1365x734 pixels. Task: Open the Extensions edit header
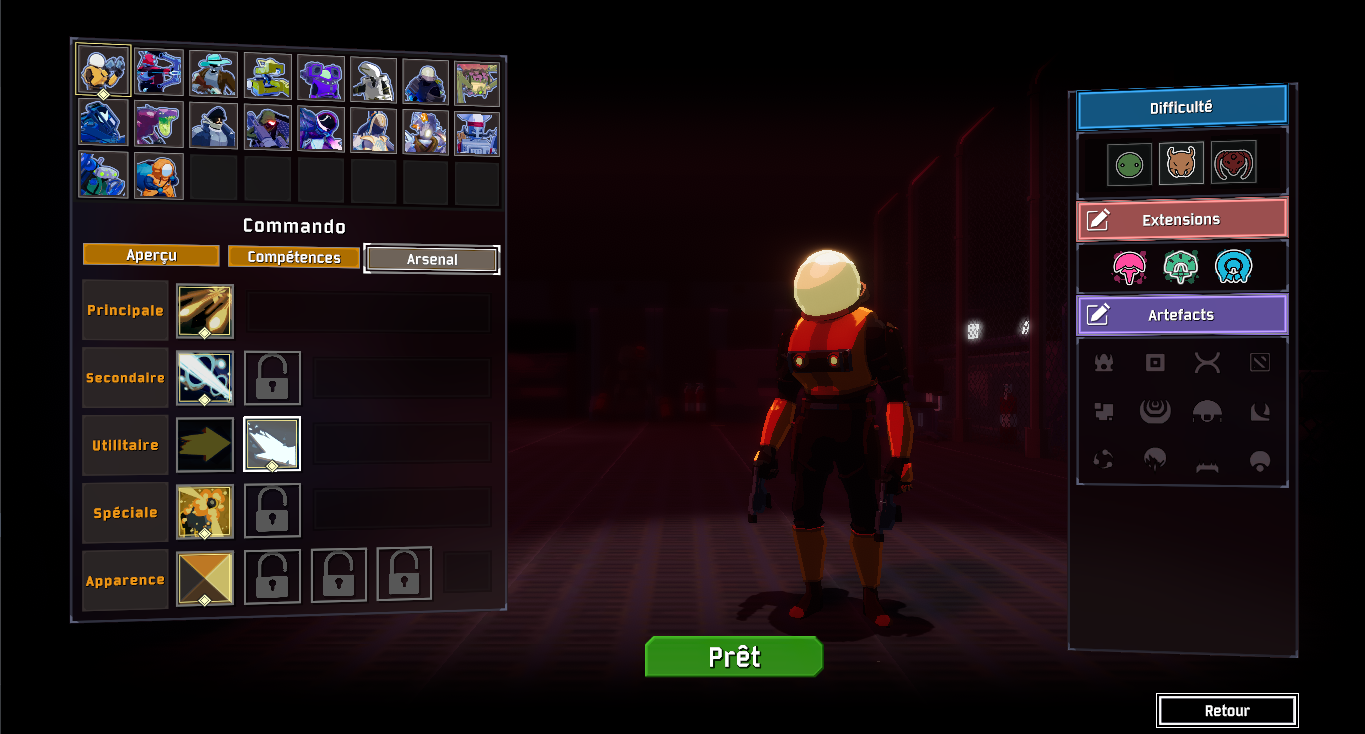[x=1181, y=220]
